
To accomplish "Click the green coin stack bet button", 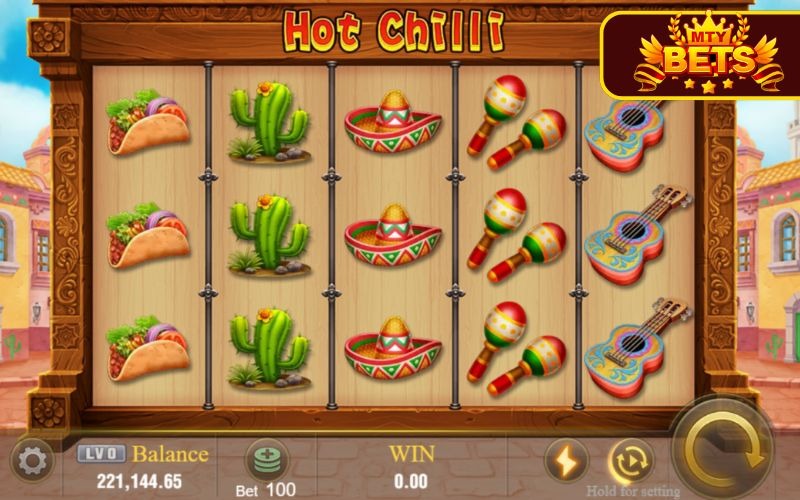I will (267, 461).
